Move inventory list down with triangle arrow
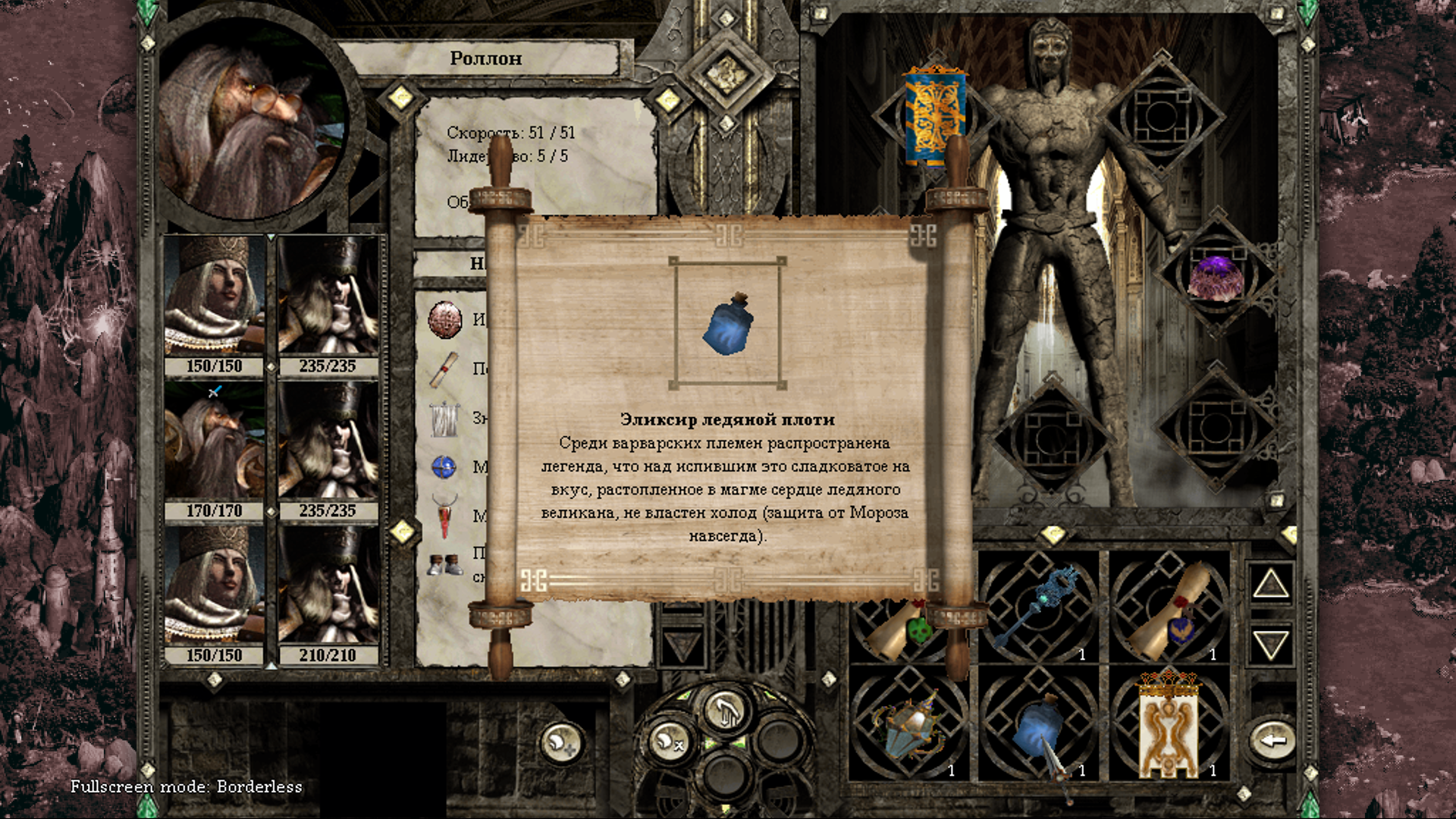 [x=1271, y=645]
